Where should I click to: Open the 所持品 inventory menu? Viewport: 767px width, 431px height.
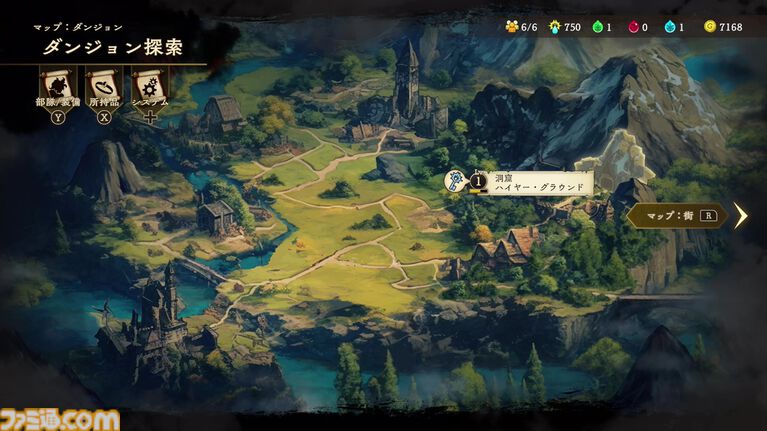click(103, 87)
